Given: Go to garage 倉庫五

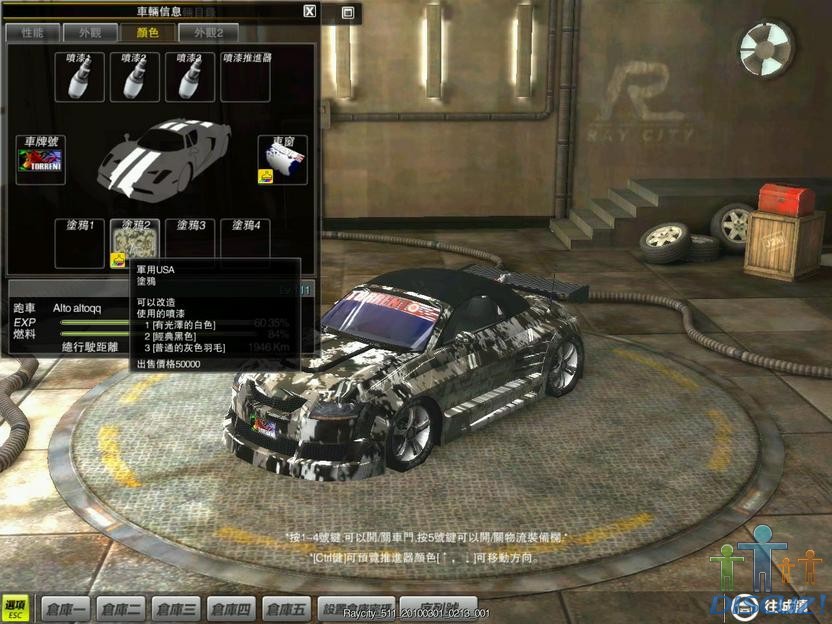Looking at the screenshot, I should (x=285, y=608).
